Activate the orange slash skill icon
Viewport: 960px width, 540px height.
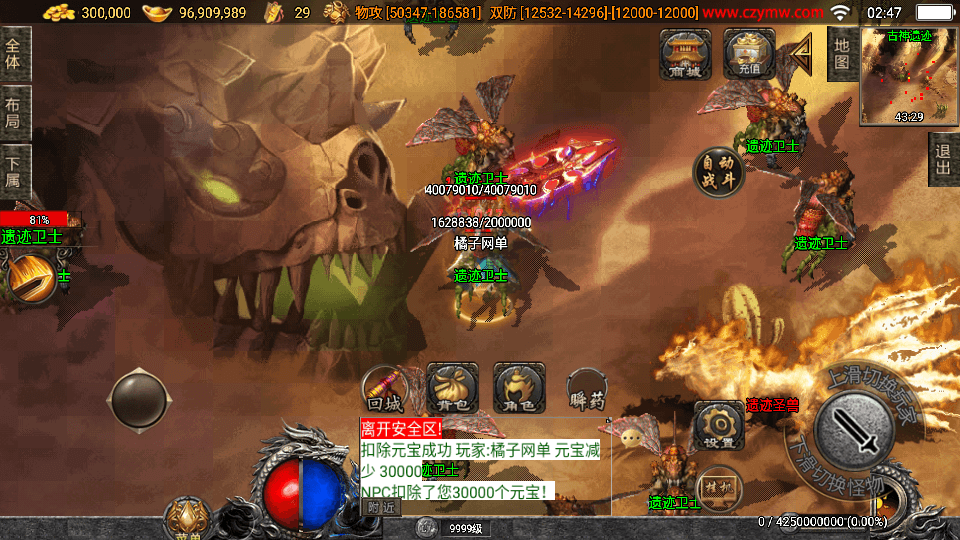(30, 278)
